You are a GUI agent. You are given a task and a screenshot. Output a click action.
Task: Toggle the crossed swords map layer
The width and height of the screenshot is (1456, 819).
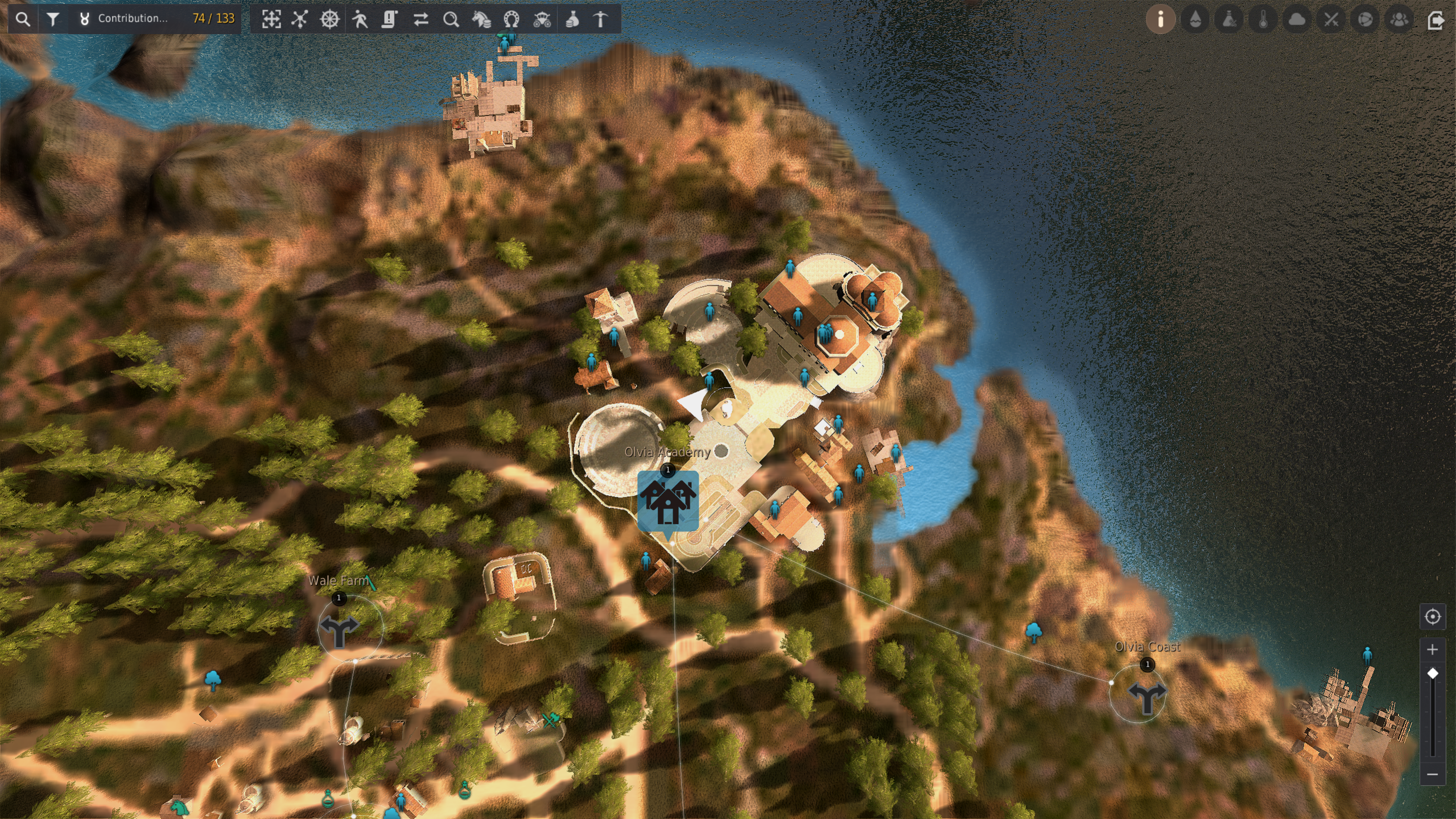1331,19
